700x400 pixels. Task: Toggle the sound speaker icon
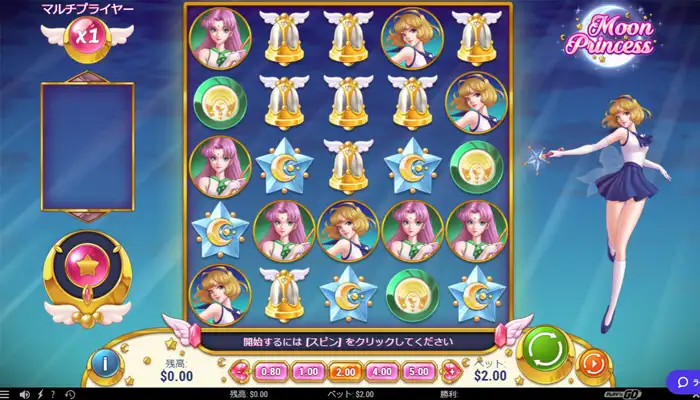tap(24, 394)
